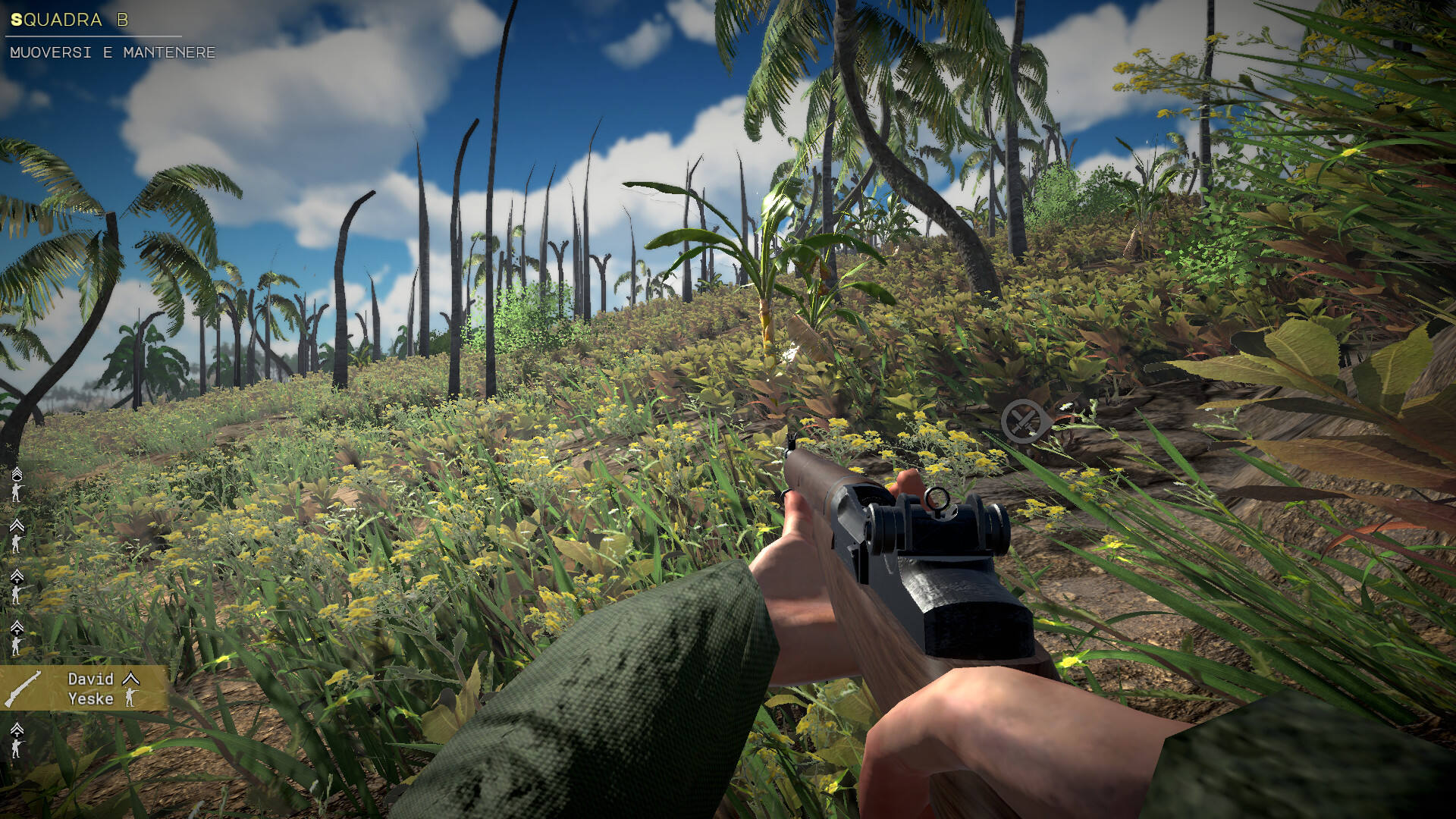The image size is (1456, 819).
Task: Select David Yeske's highlighted squad row
Action: click(83, 689)
